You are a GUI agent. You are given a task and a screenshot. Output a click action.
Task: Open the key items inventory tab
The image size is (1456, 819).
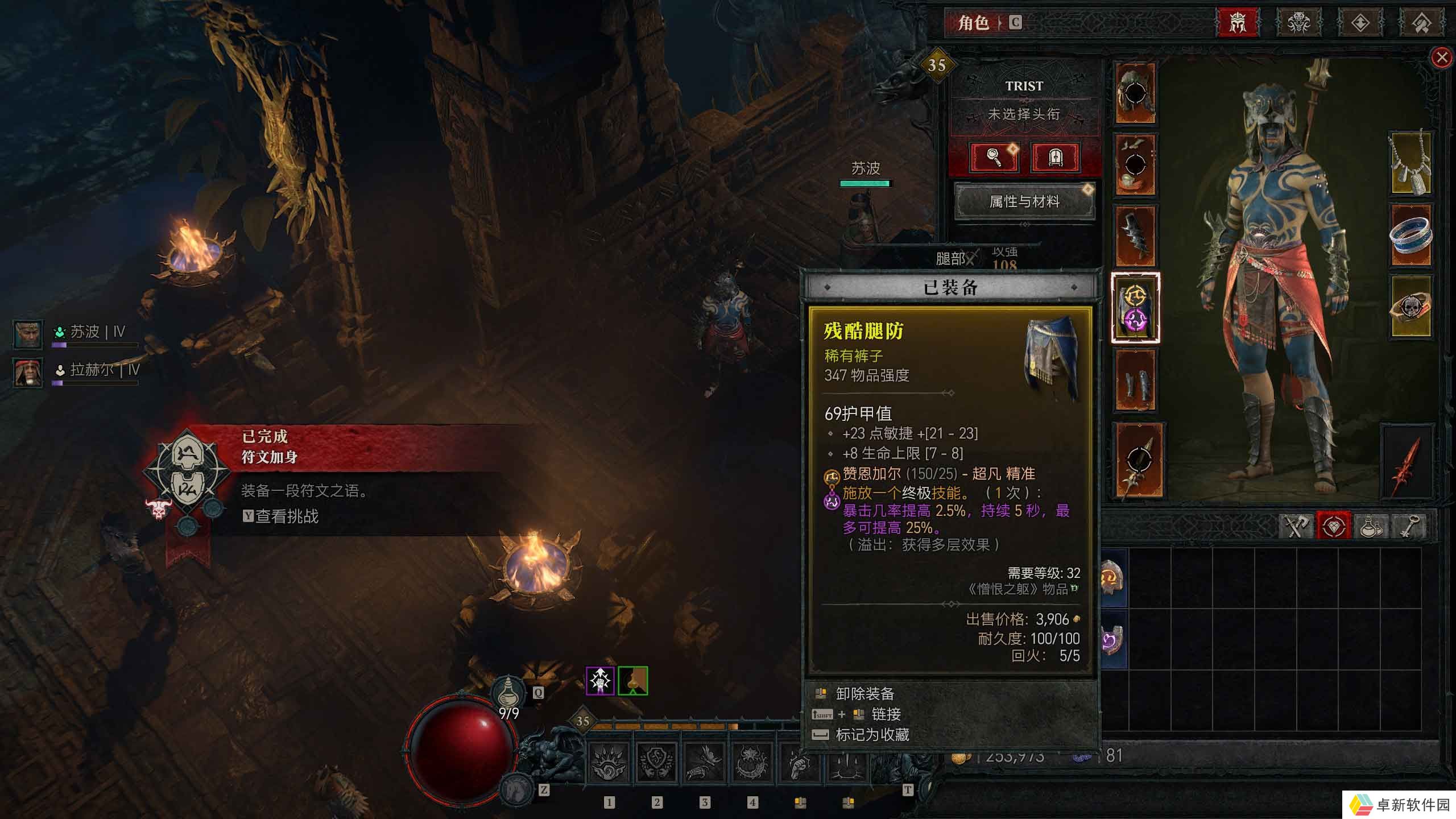coord(1407,526)
